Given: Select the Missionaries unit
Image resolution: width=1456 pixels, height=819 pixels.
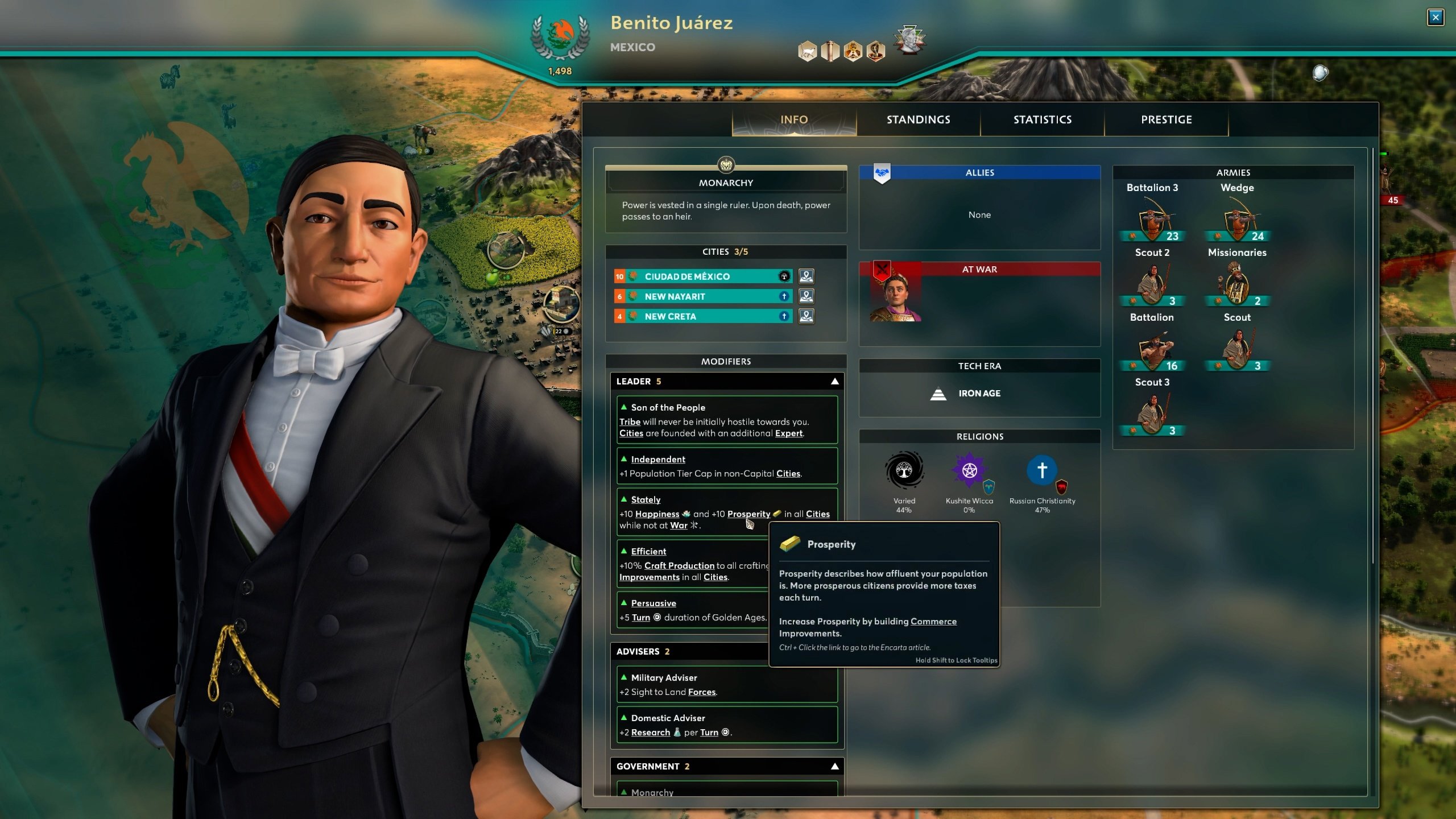Looking at the screenshot, I should point(1237,284).
